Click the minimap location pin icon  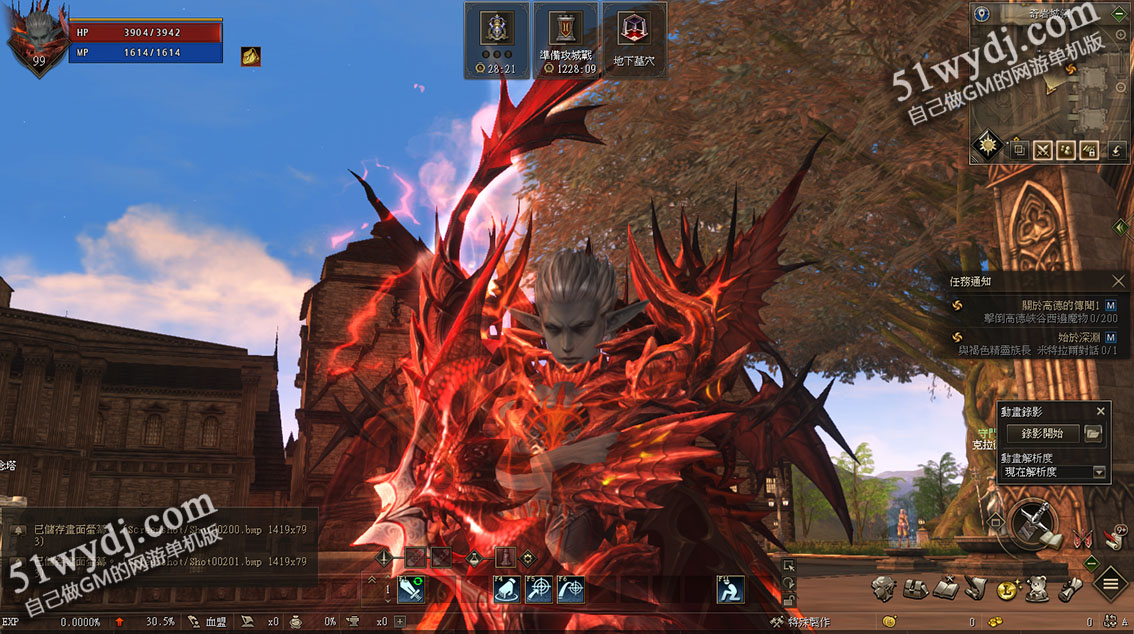coord(983,14)
